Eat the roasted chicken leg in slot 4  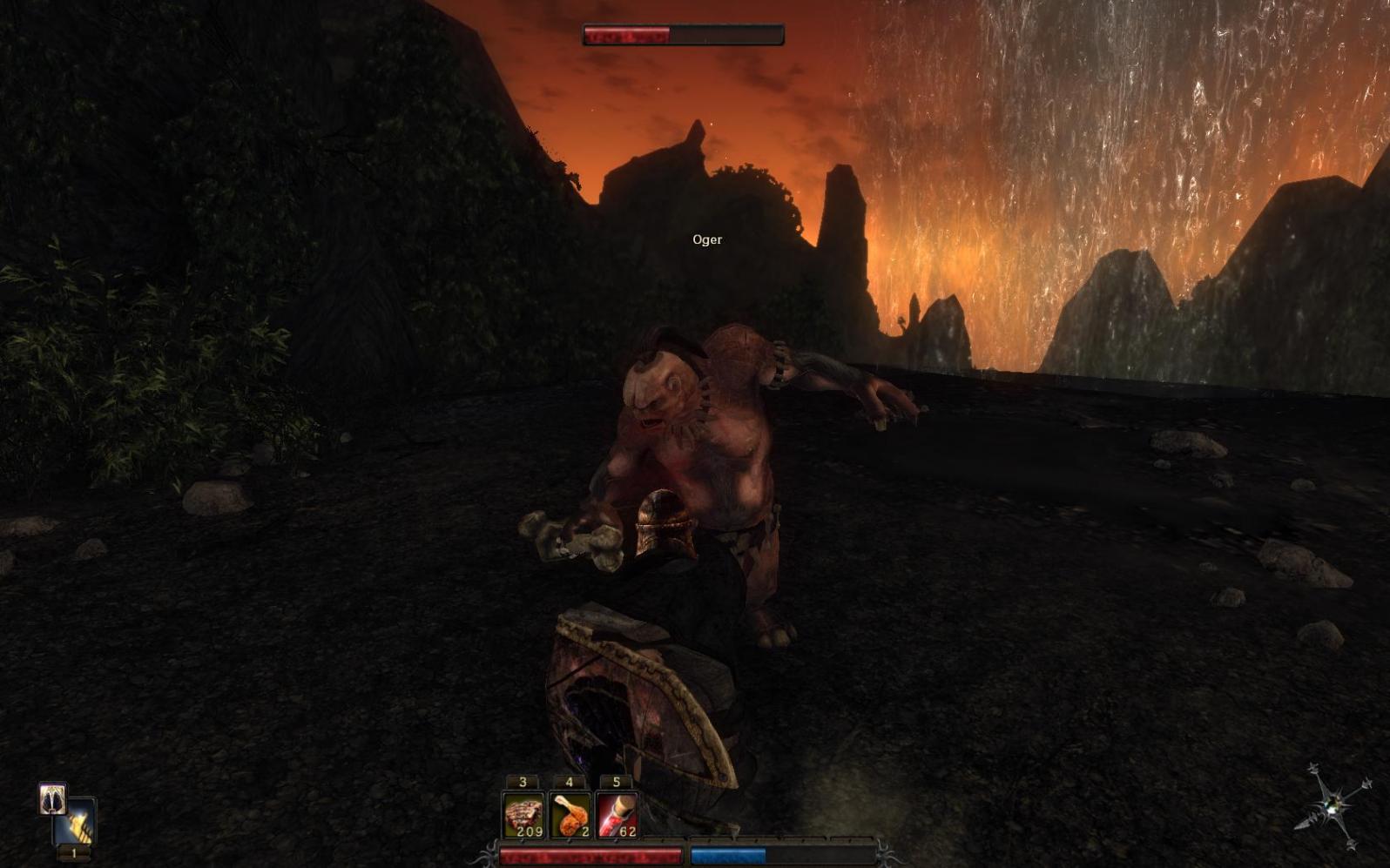570,816
